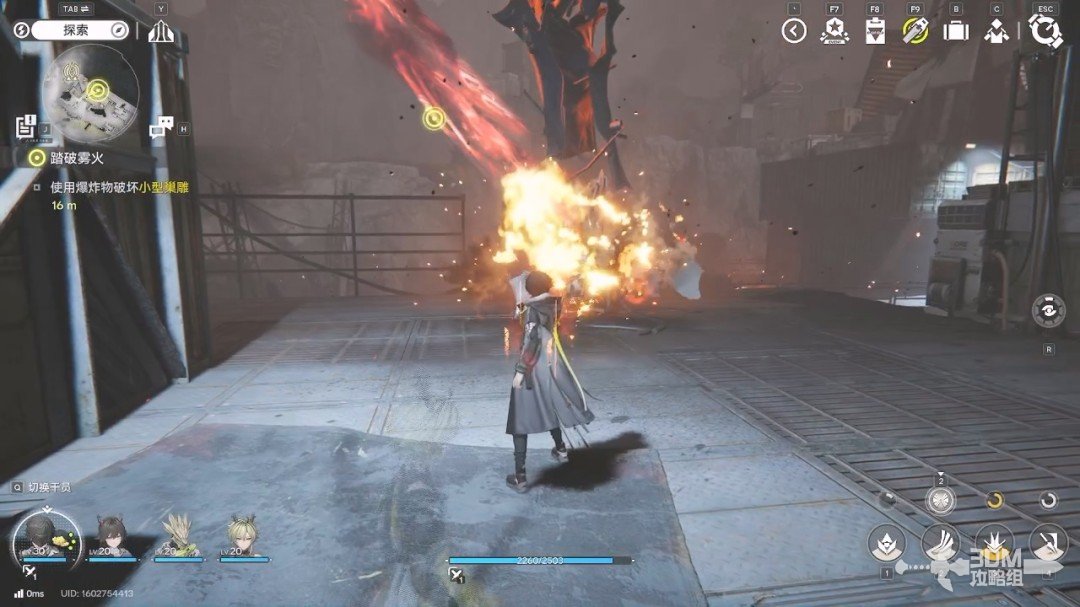Select the active leader operator portrait
The height and width of the screenshot is (607, 1080).
45,537
